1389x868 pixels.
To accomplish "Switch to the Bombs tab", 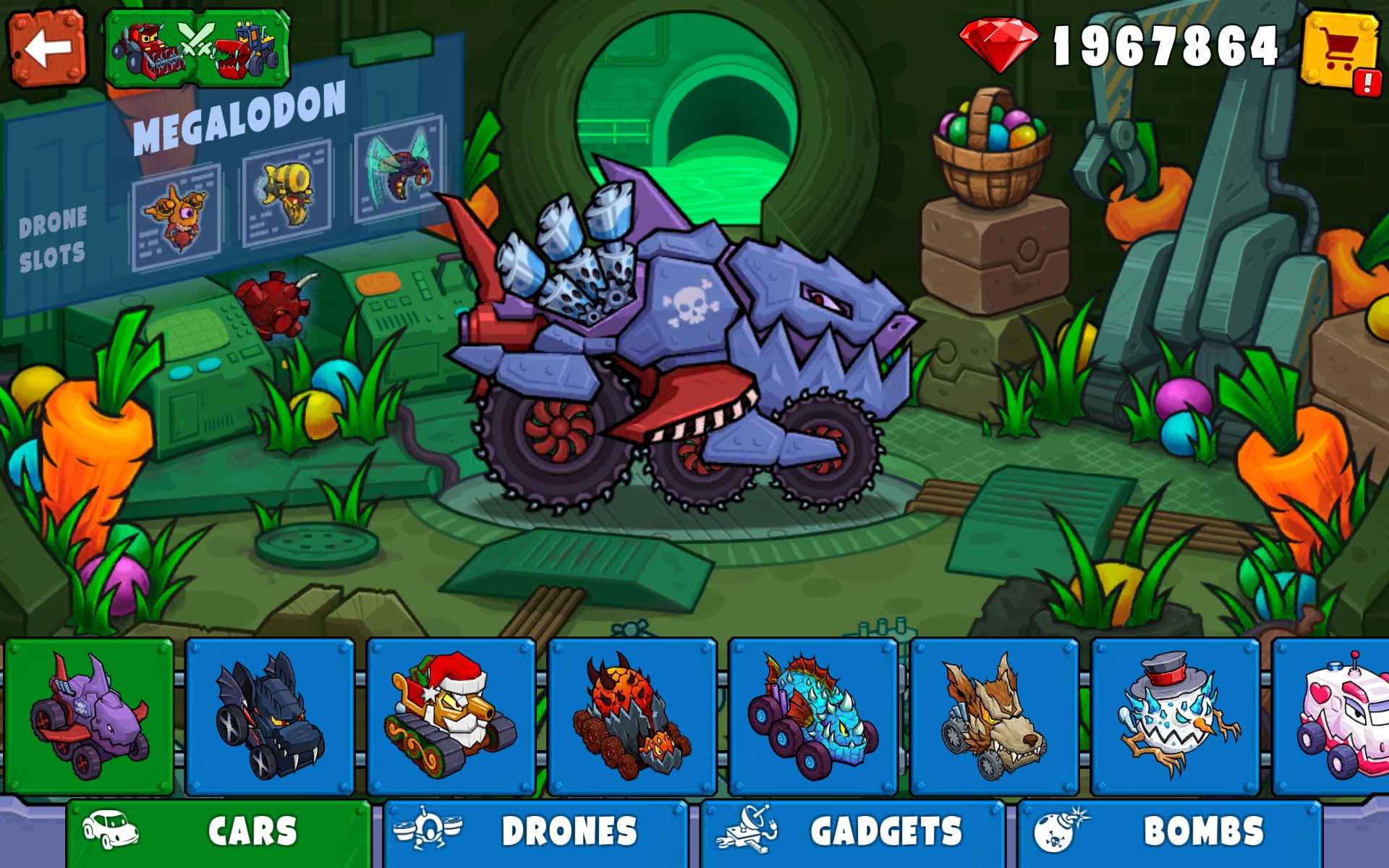I will (1169, 832).
